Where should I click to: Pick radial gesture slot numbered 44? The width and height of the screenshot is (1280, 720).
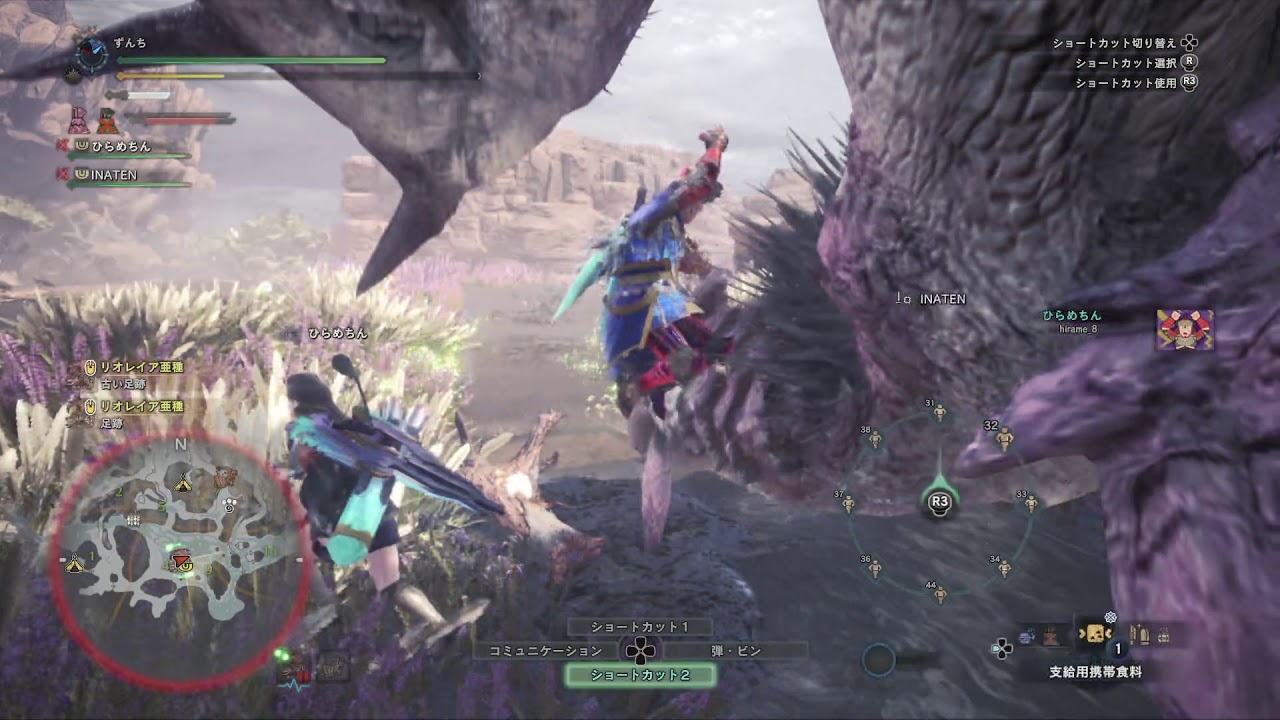click(x=939, y=593)
